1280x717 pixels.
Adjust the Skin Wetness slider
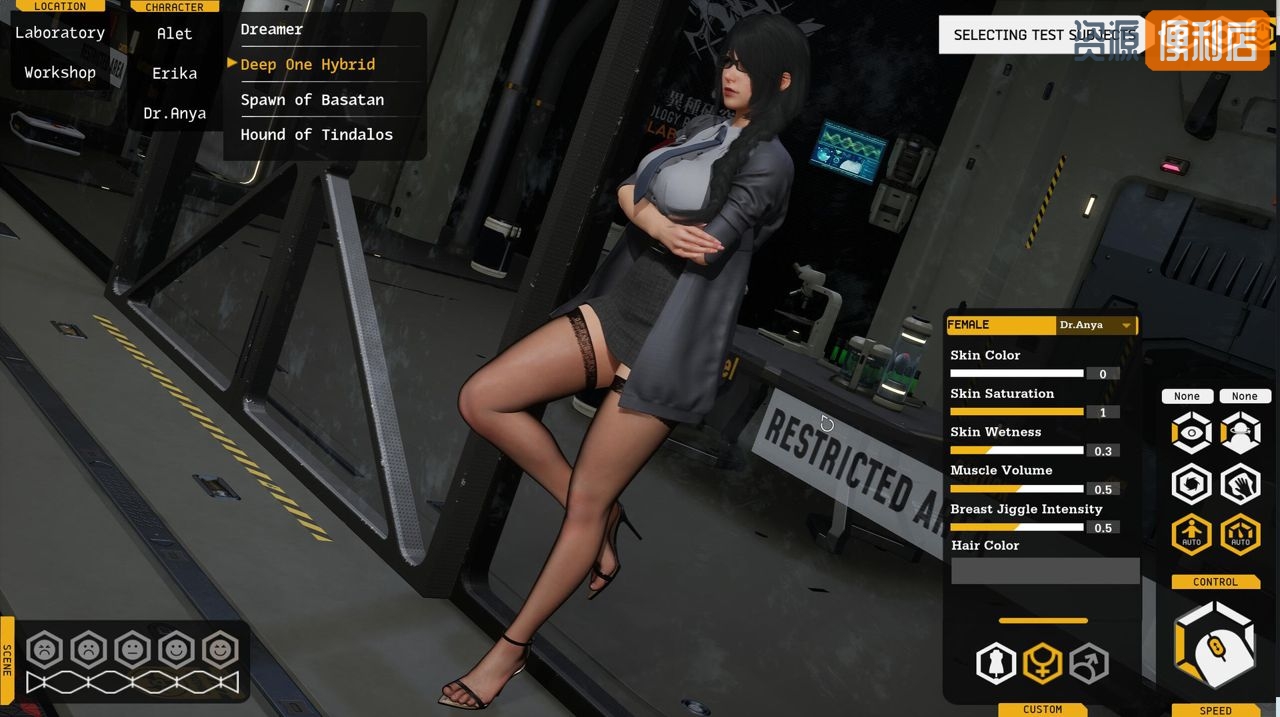click(x=1016, y=450)
